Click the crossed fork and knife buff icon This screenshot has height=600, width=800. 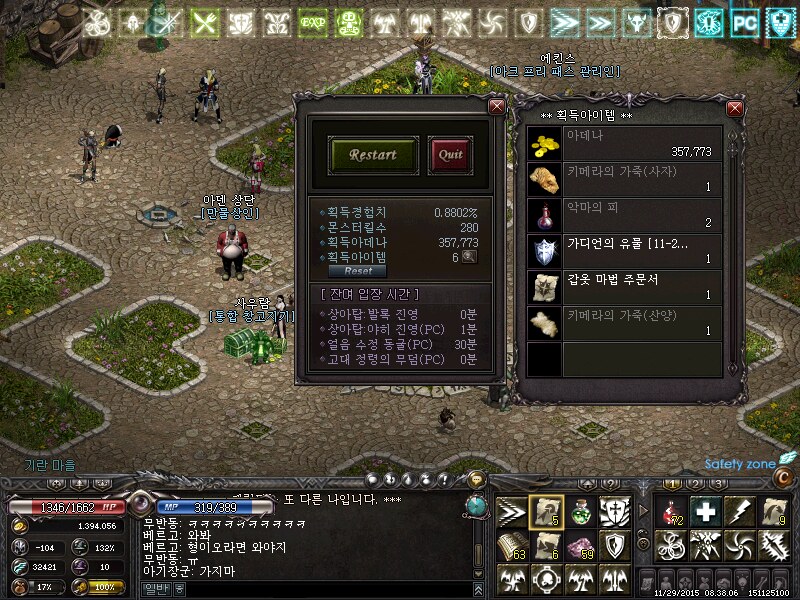(204, 22)
